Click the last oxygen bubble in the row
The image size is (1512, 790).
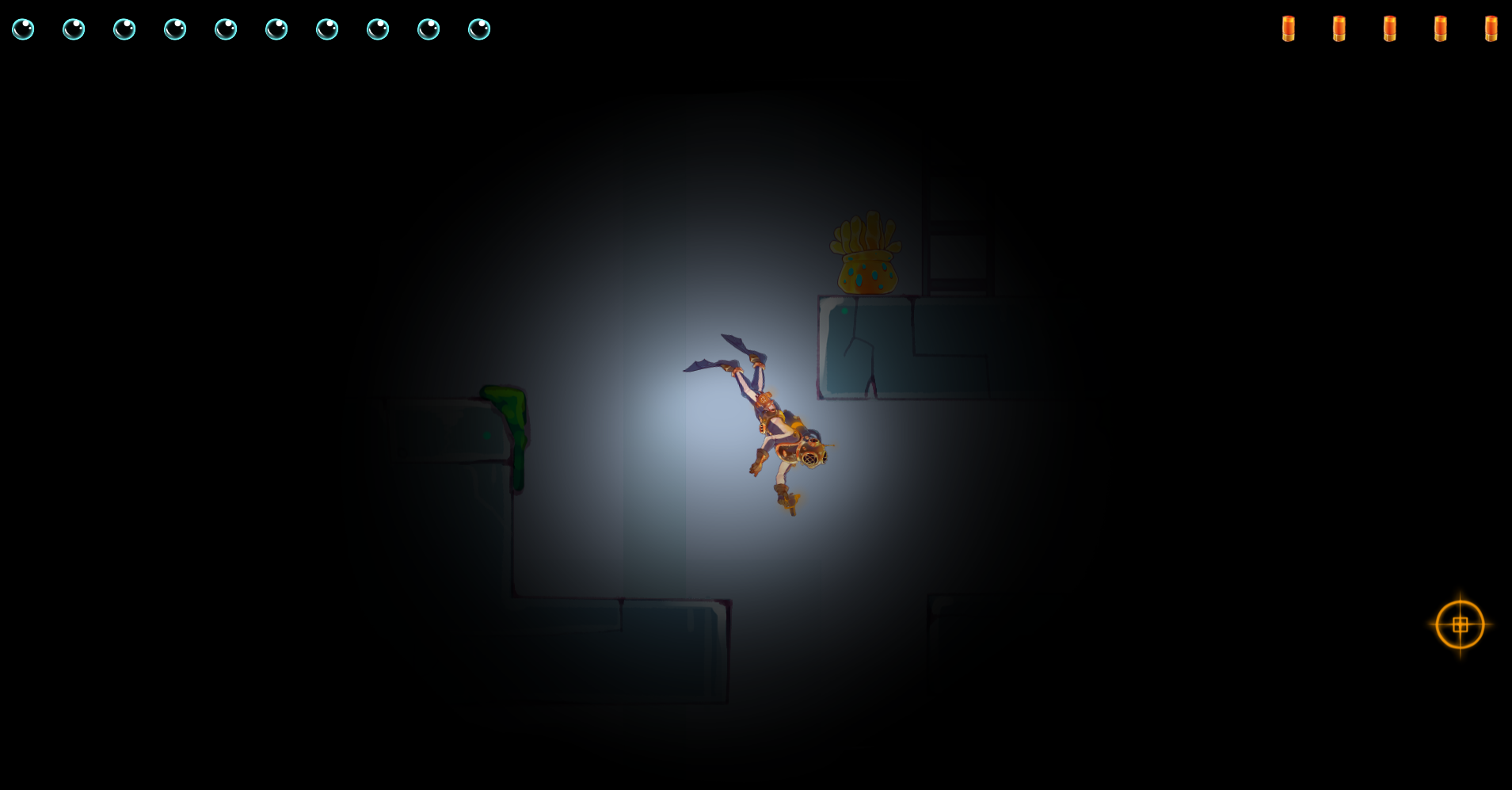pyautogui.click(x=480, y=29)
